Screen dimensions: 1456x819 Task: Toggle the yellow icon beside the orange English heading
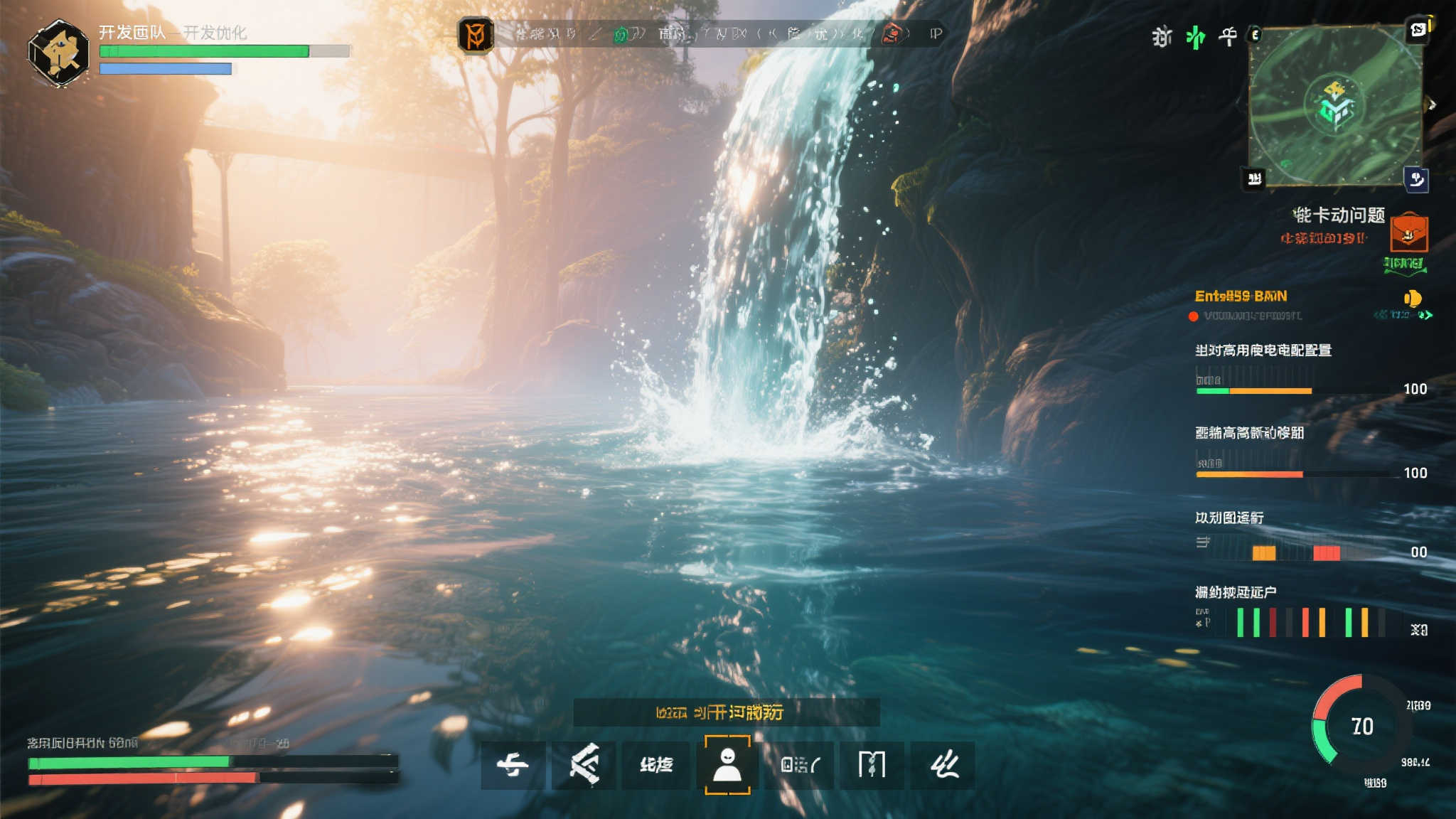pyautogui.click(x=1412, y=298)
